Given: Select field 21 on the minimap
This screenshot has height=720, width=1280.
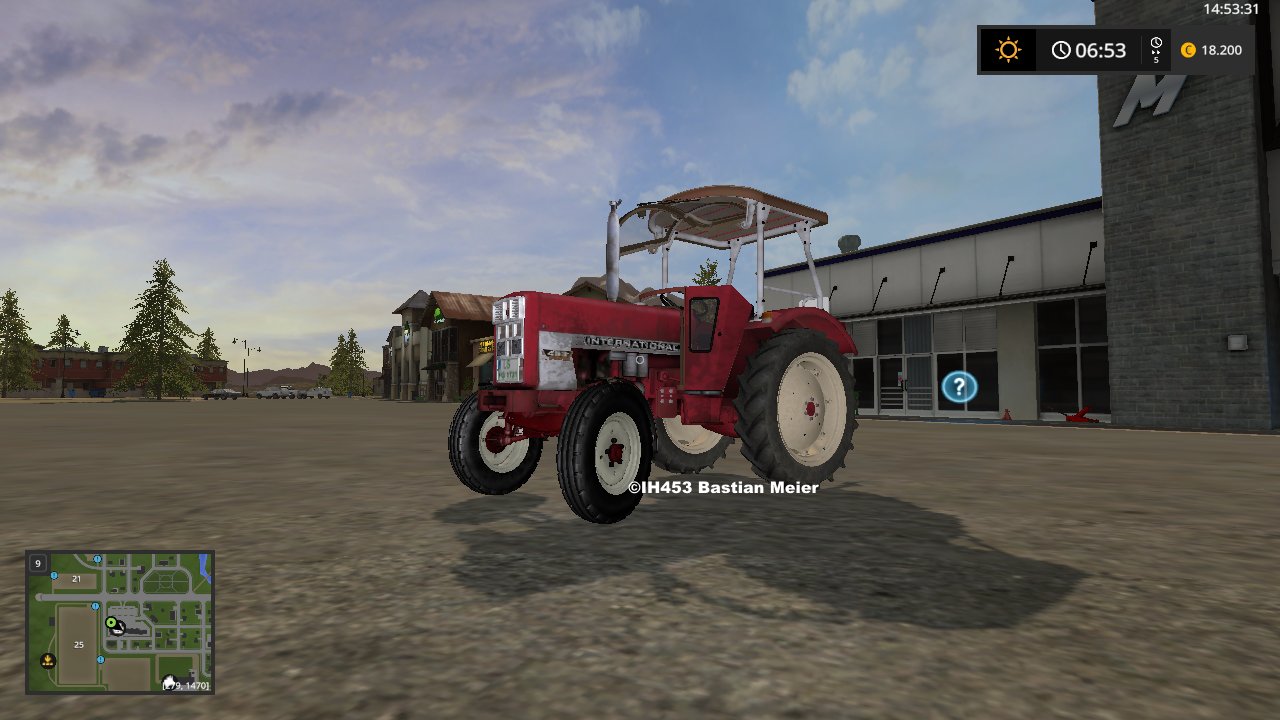Looking at the screenshot, I should 76,579.
